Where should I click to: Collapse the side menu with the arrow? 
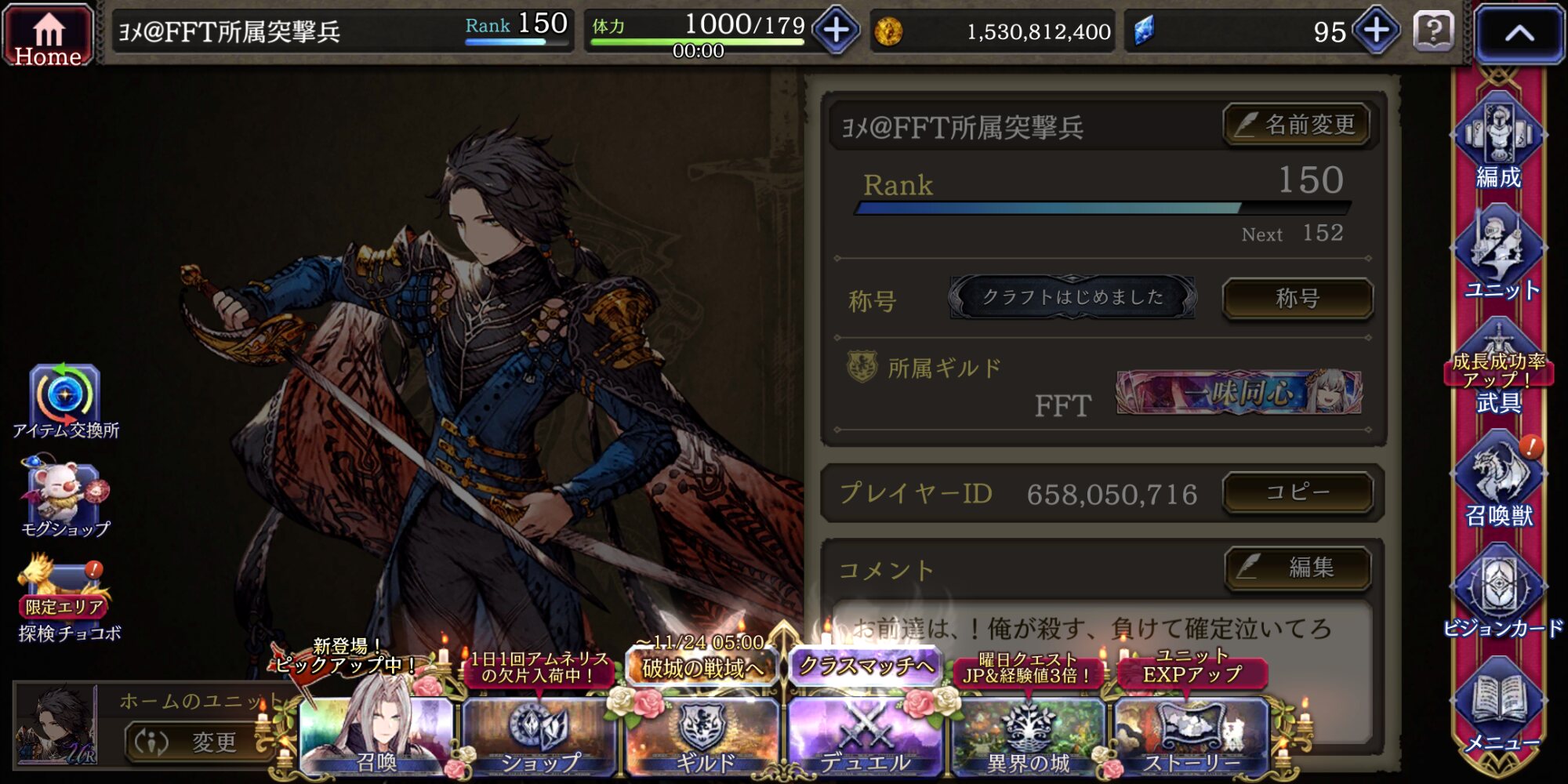tap(1519, 34)
